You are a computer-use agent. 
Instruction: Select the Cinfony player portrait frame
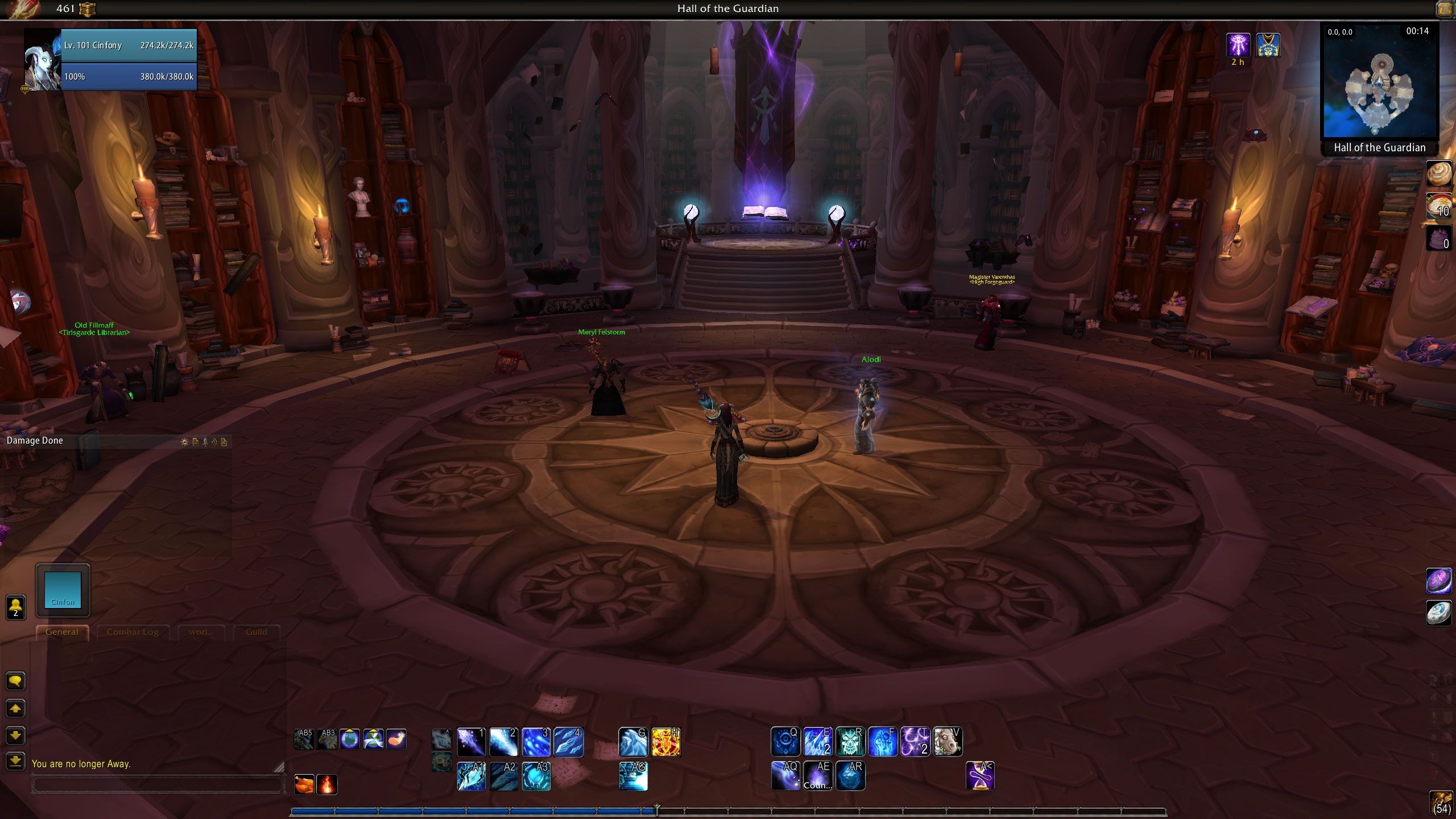tap(42, 60)
